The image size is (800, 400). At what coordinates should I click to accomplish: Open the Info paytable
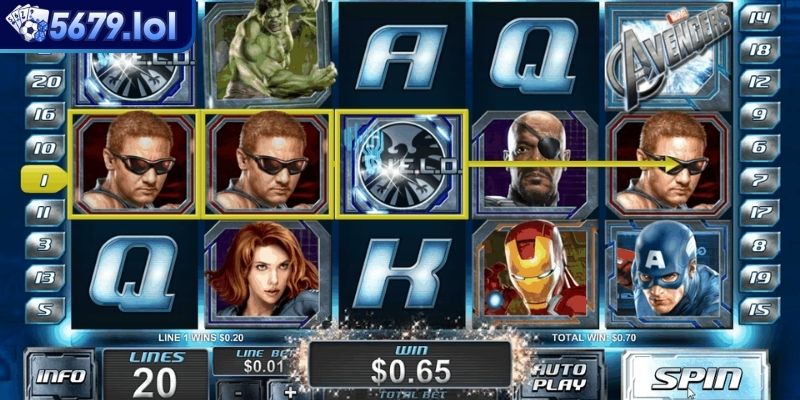click(x=60, y=378)
